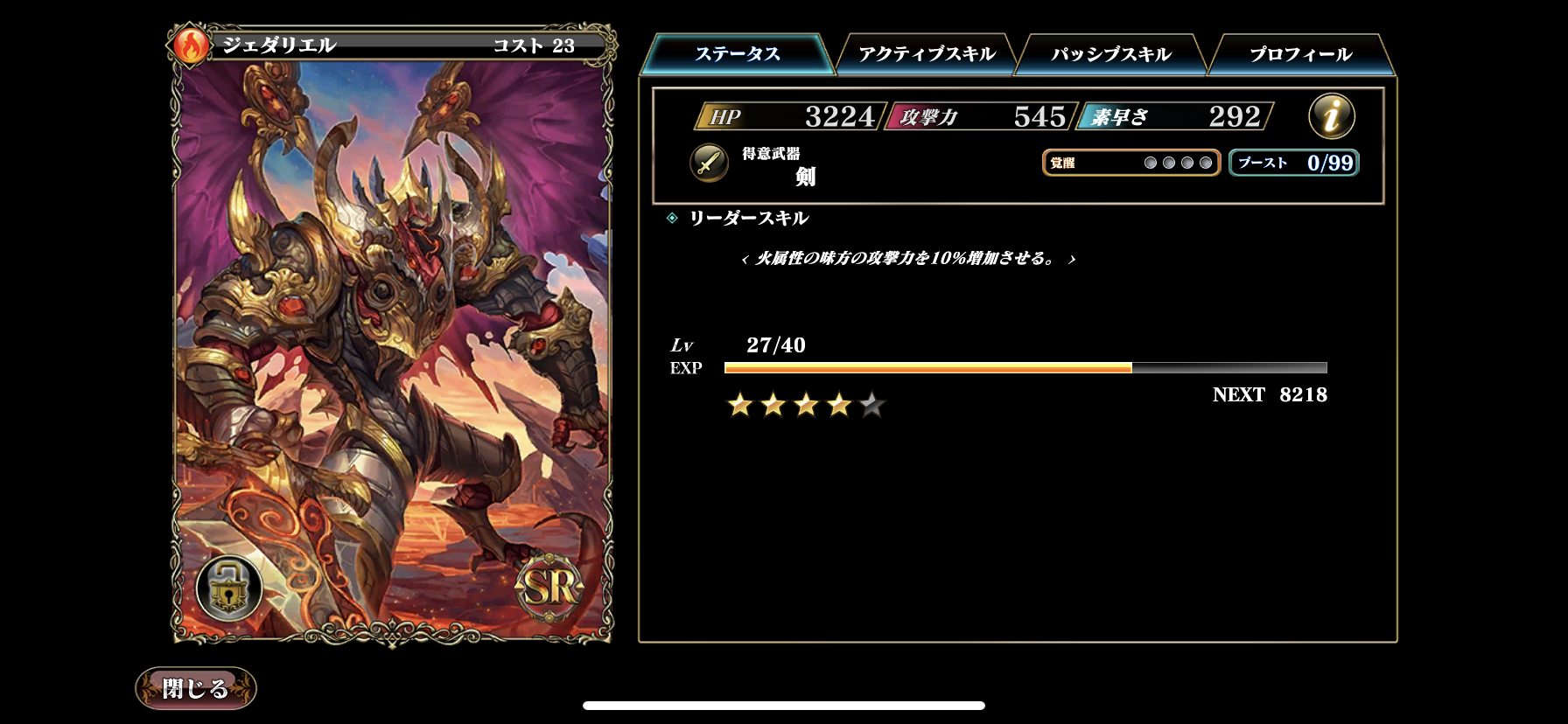The height and width of the screenshot is (724, 1568).
Task: Click the orange EXP progress bar
Action: click(x=927, y=370)
